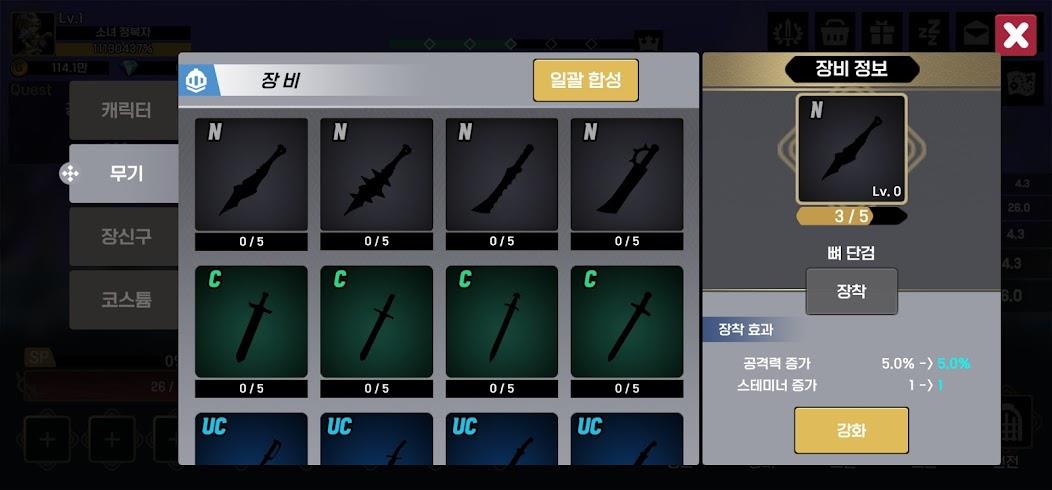Viewport: 1052px width, 490px height.
Task: Pick the N-grade curved serrated blade slot
Action: [x=501, y=176]
